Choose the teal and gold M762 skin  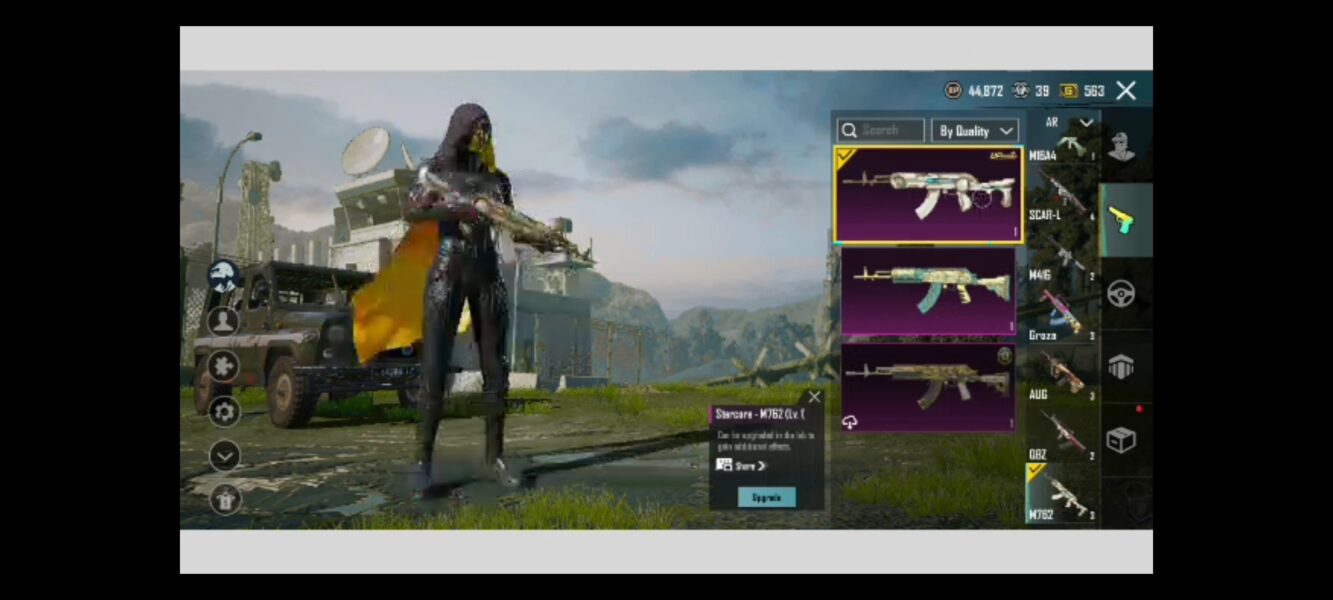pyautogui.click(x=928, y=290)
